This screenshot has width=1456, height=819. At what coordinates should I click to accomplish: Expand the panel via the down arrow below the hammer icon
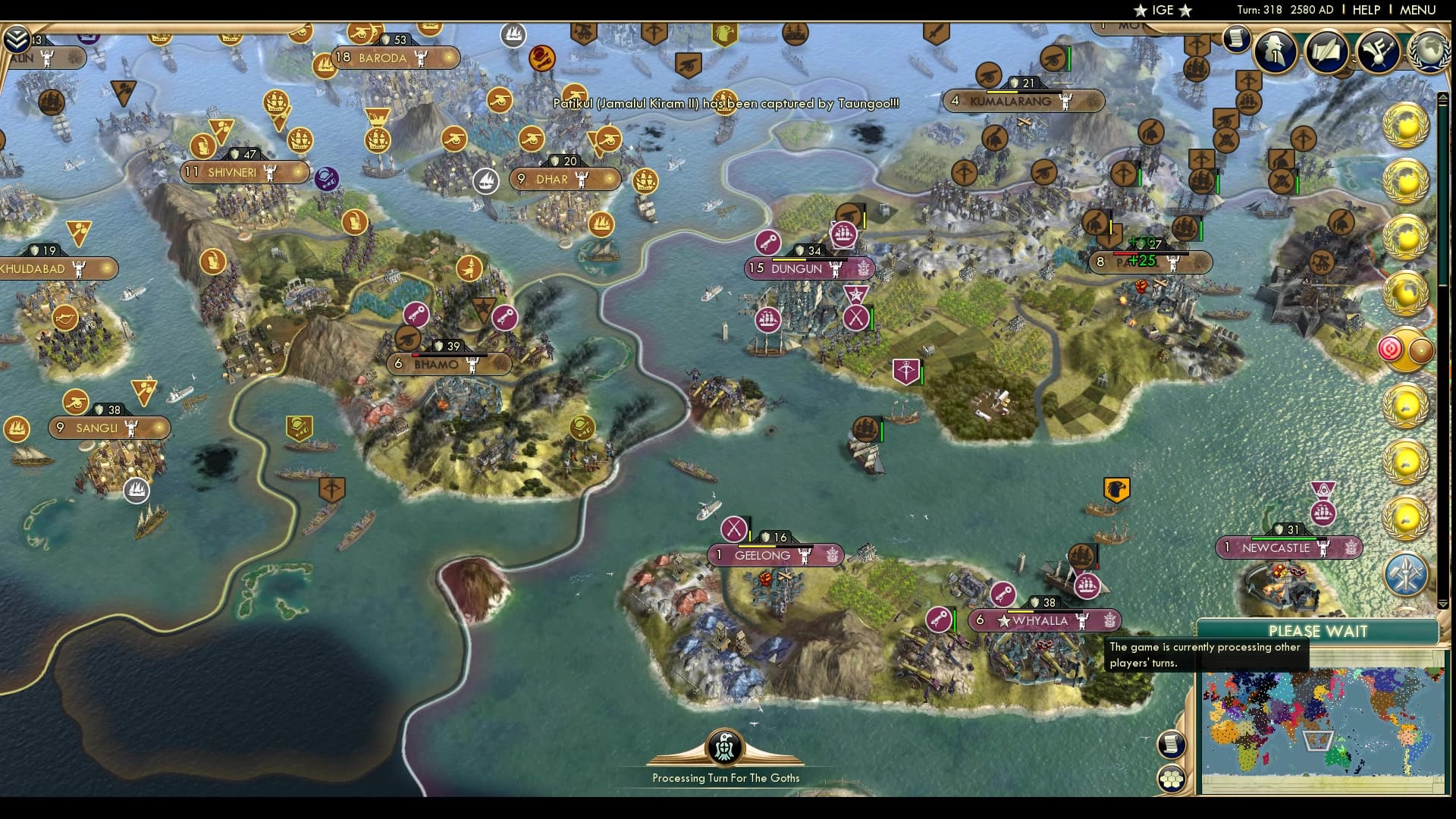[1444, 603]
